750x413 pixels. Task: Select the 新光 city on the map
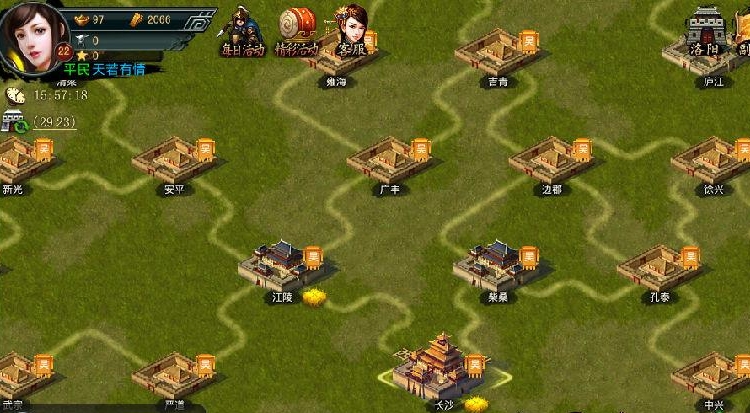tap(15, 160)
